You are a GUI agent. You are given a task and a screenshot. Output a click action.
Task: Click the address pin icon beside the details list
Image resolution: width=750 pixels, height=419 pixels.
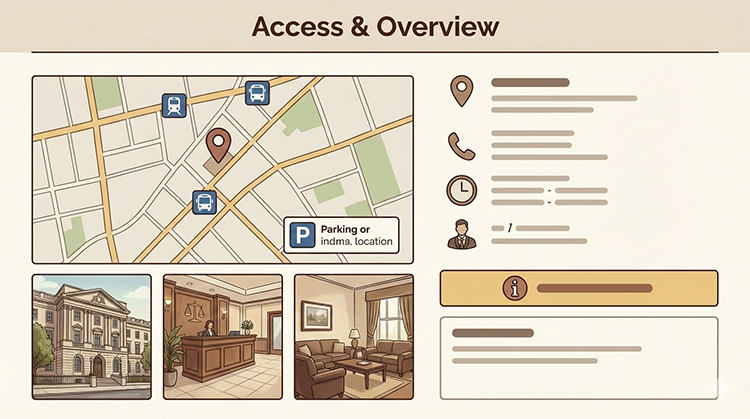click(461, 92)
